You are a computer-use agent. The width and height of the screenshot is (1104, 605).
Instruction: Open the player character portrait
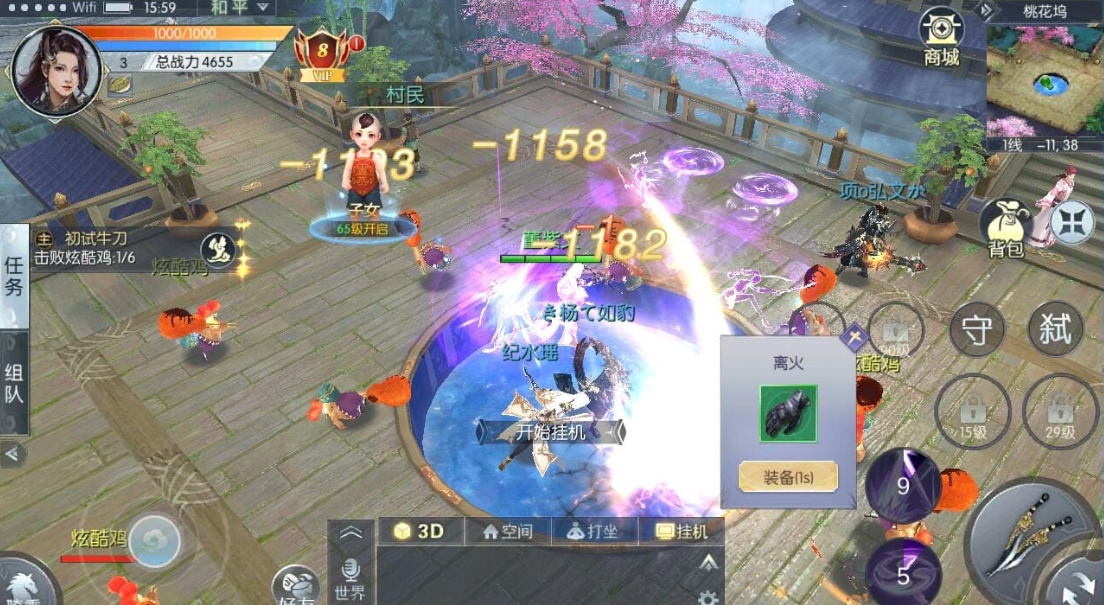pos(55,70)
